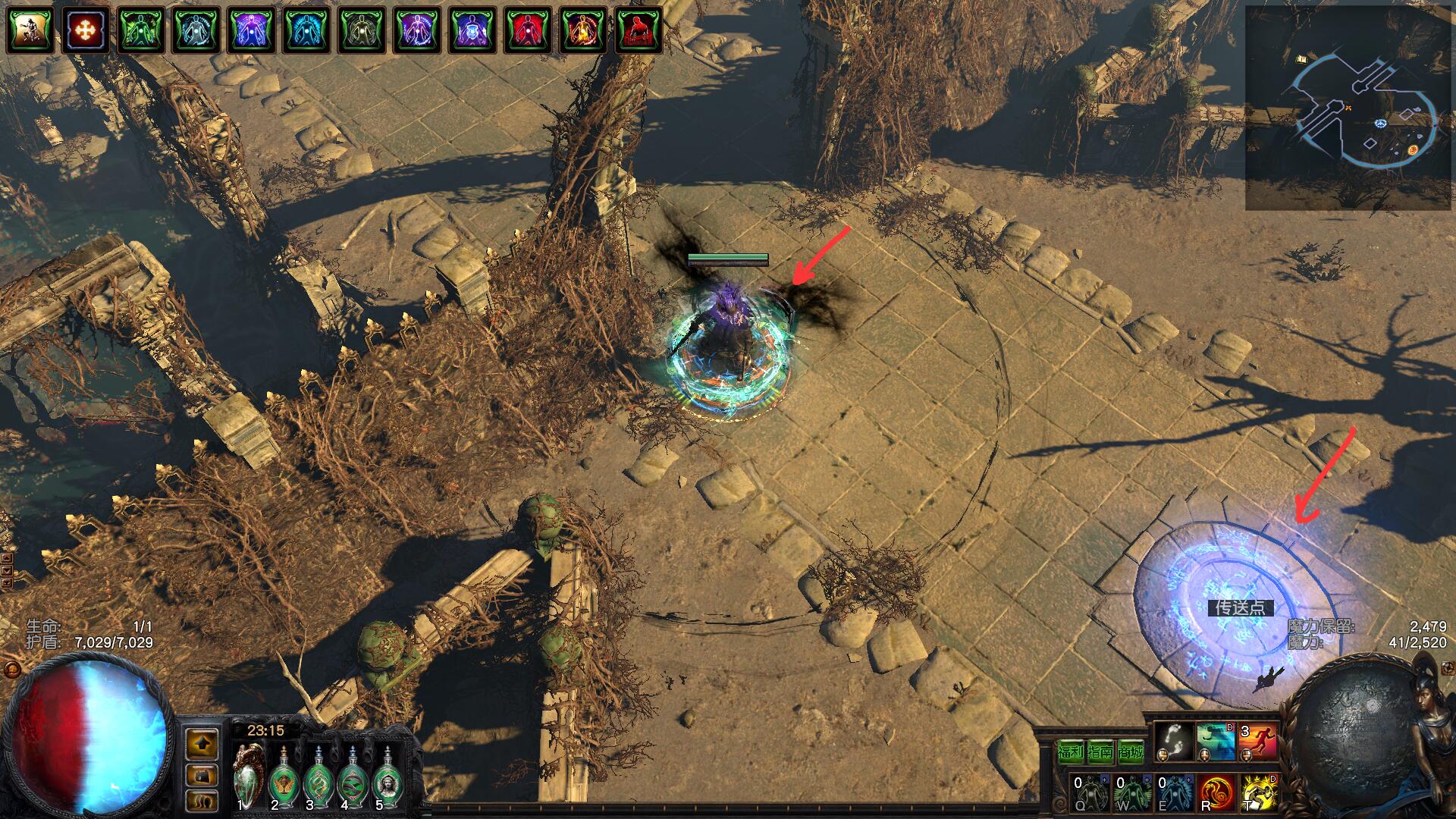Click the up-arrow button beside the life orb
Screen dimensions: 1456x819
coord(202,744)
